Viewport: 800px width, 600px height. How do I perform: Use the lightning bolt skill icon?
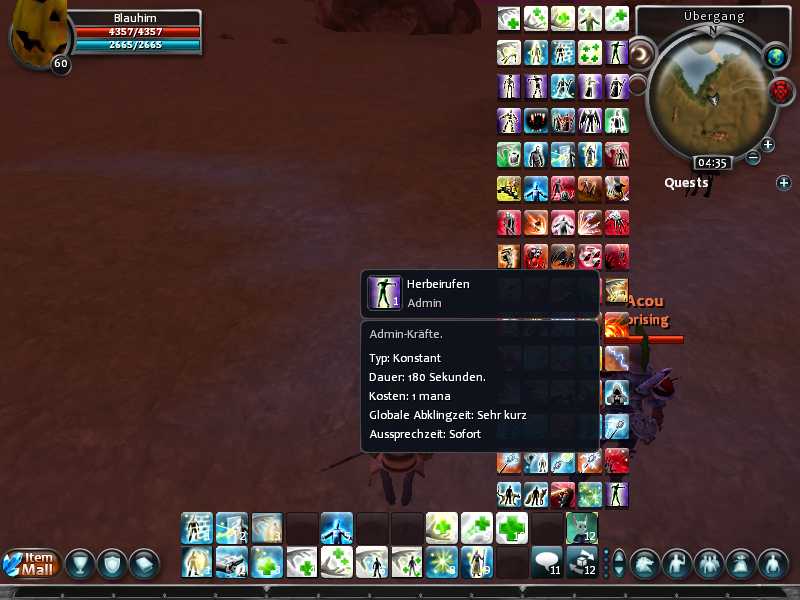point(616,357)
